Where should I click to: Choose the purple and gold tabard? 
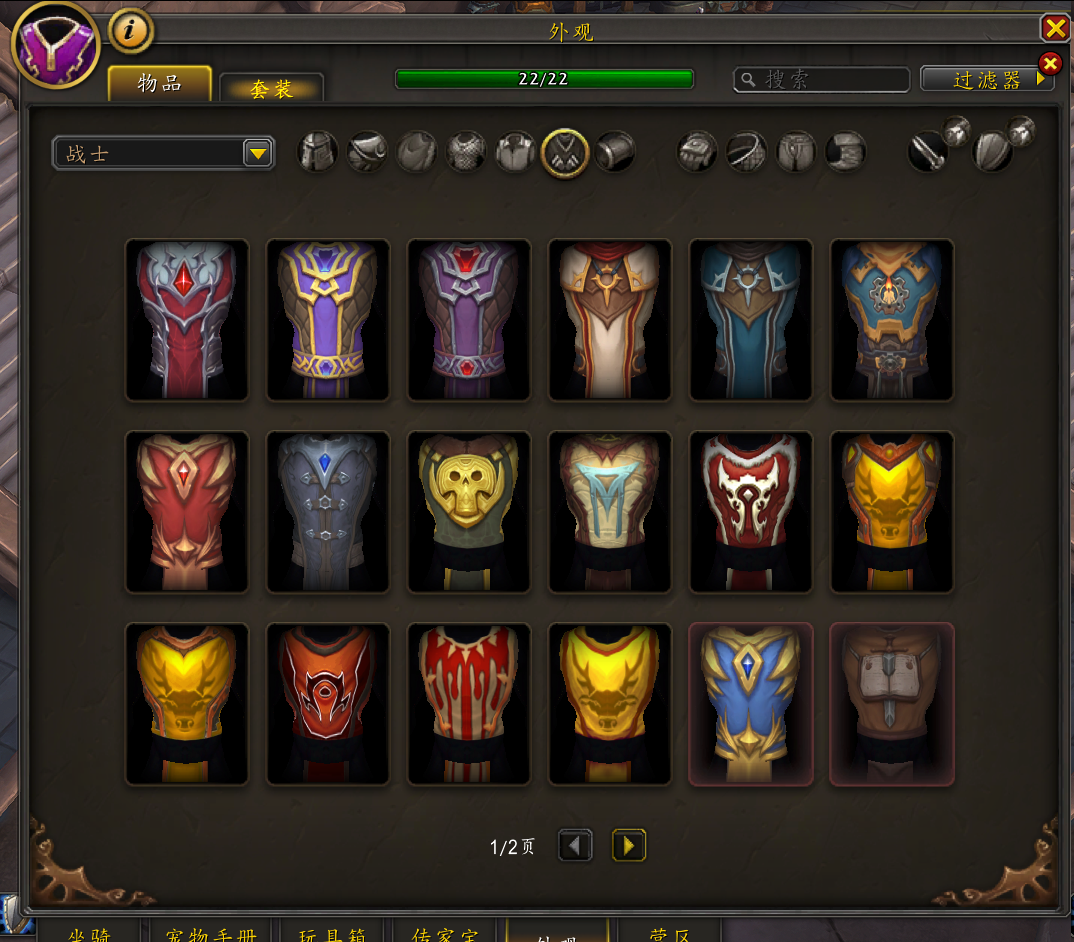pos(328,320)
